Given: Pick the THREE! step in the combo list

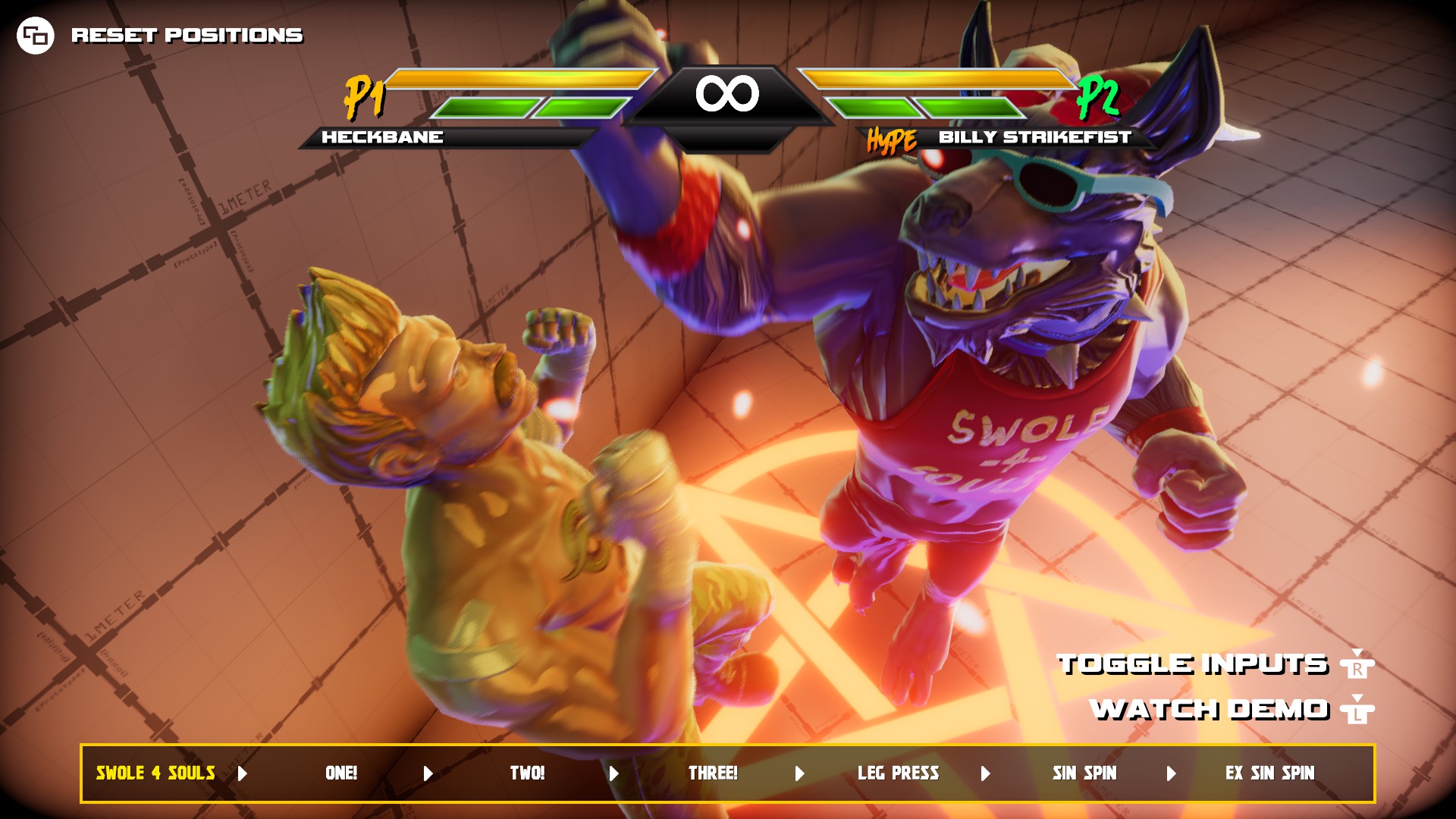Looking at the screenshot, I should pyautogui.click(x=713, y=773).
